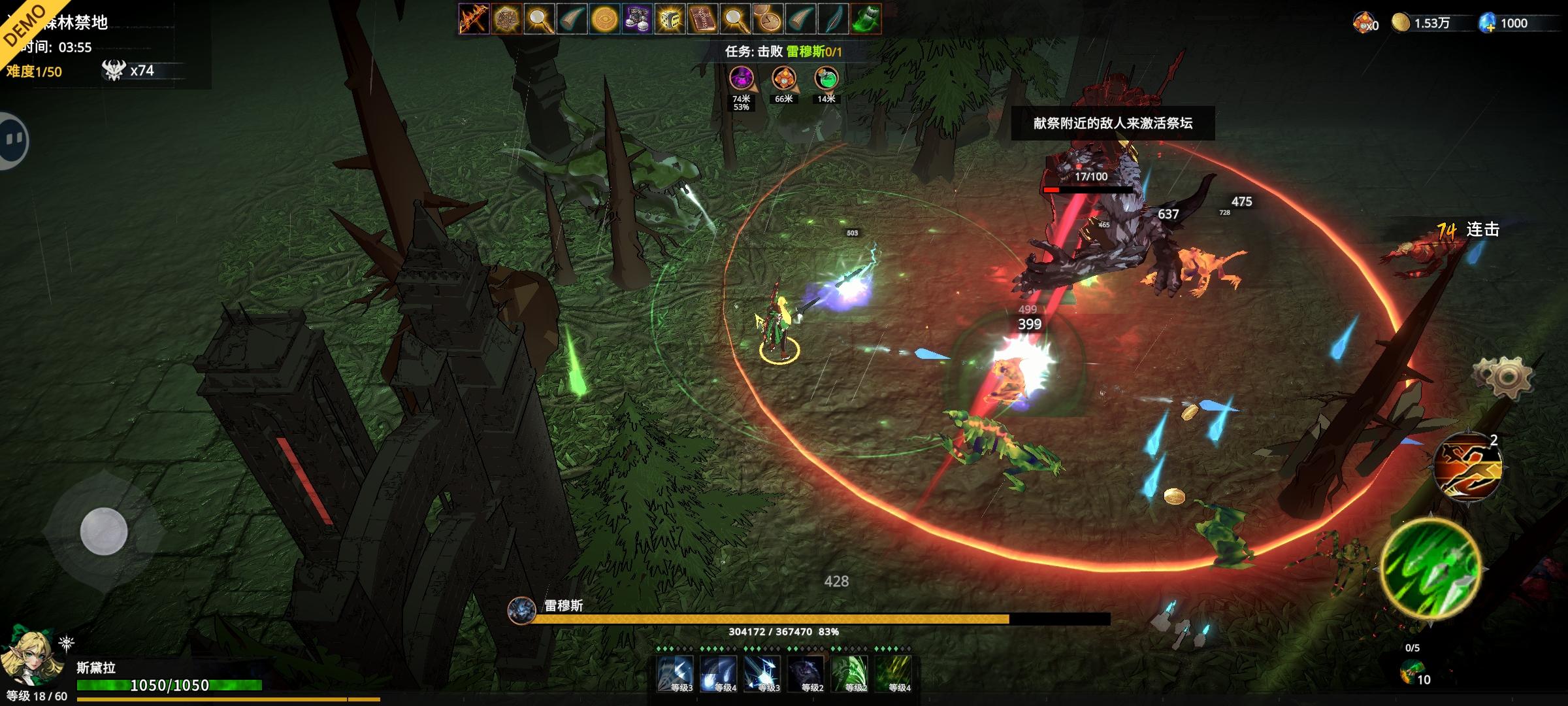The width and height of the screenshot is (1568, 706).
Task: Open the gear settings button
Action: click(x=1503, y=377)
